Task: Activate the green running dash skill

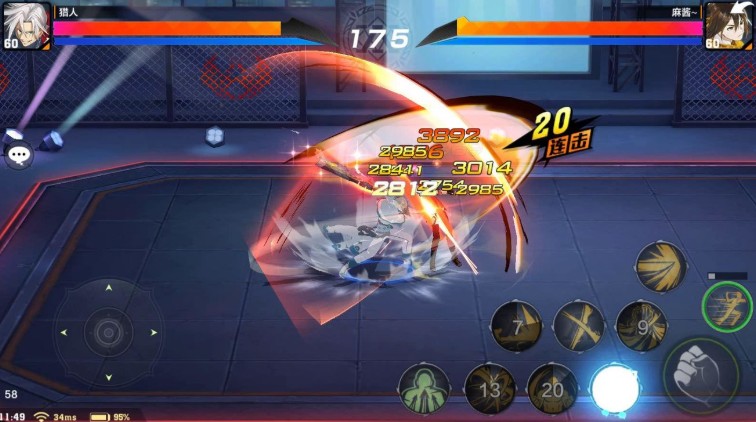Action: (x=727, y=306)
